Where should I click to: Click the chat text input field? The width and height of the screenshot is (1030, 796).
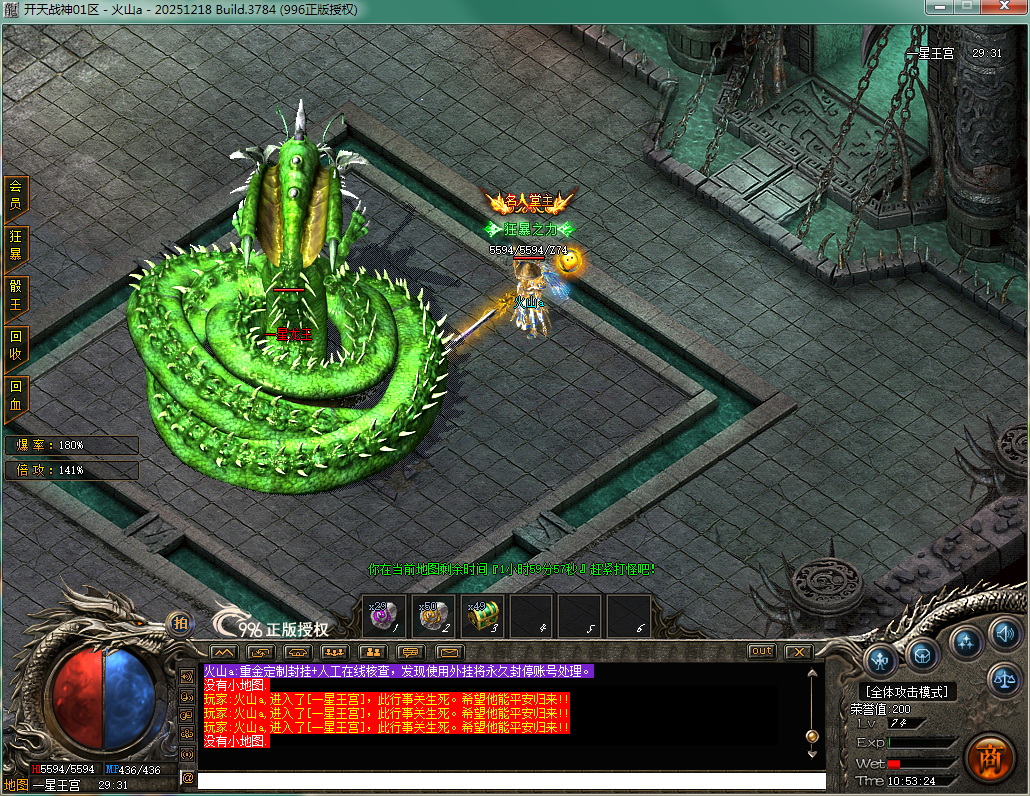click(511, 780)
